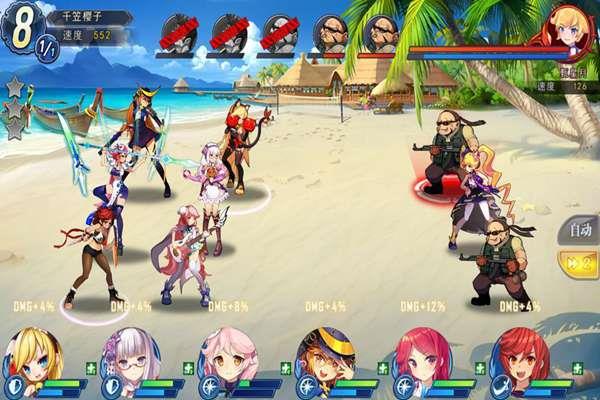Activate the samurai-helmet hero portrait
Screen dimensions: 600x400
326,357
